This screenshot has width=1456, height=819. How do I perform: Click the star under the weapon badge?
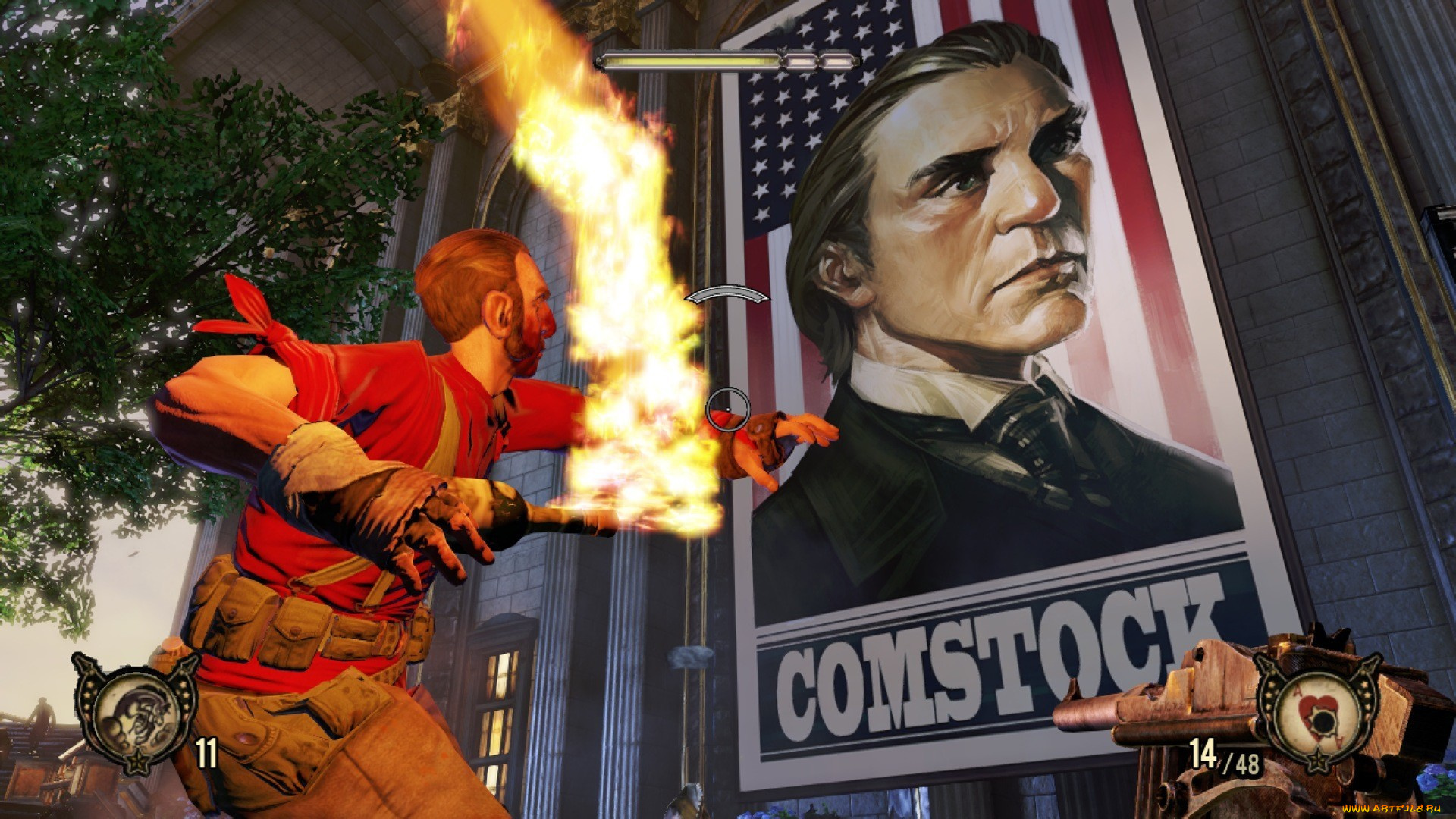click(x=1318, y=761)
